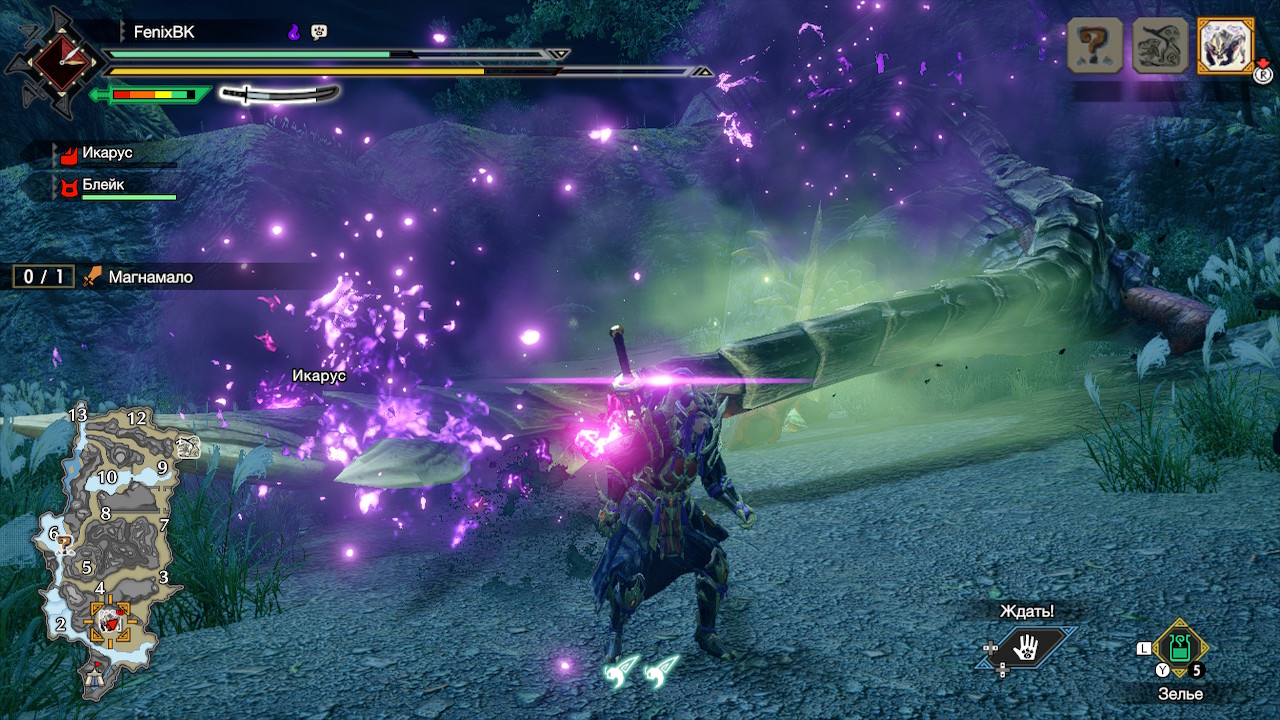Select party member Икарус in the list

[x=107, y=154]
